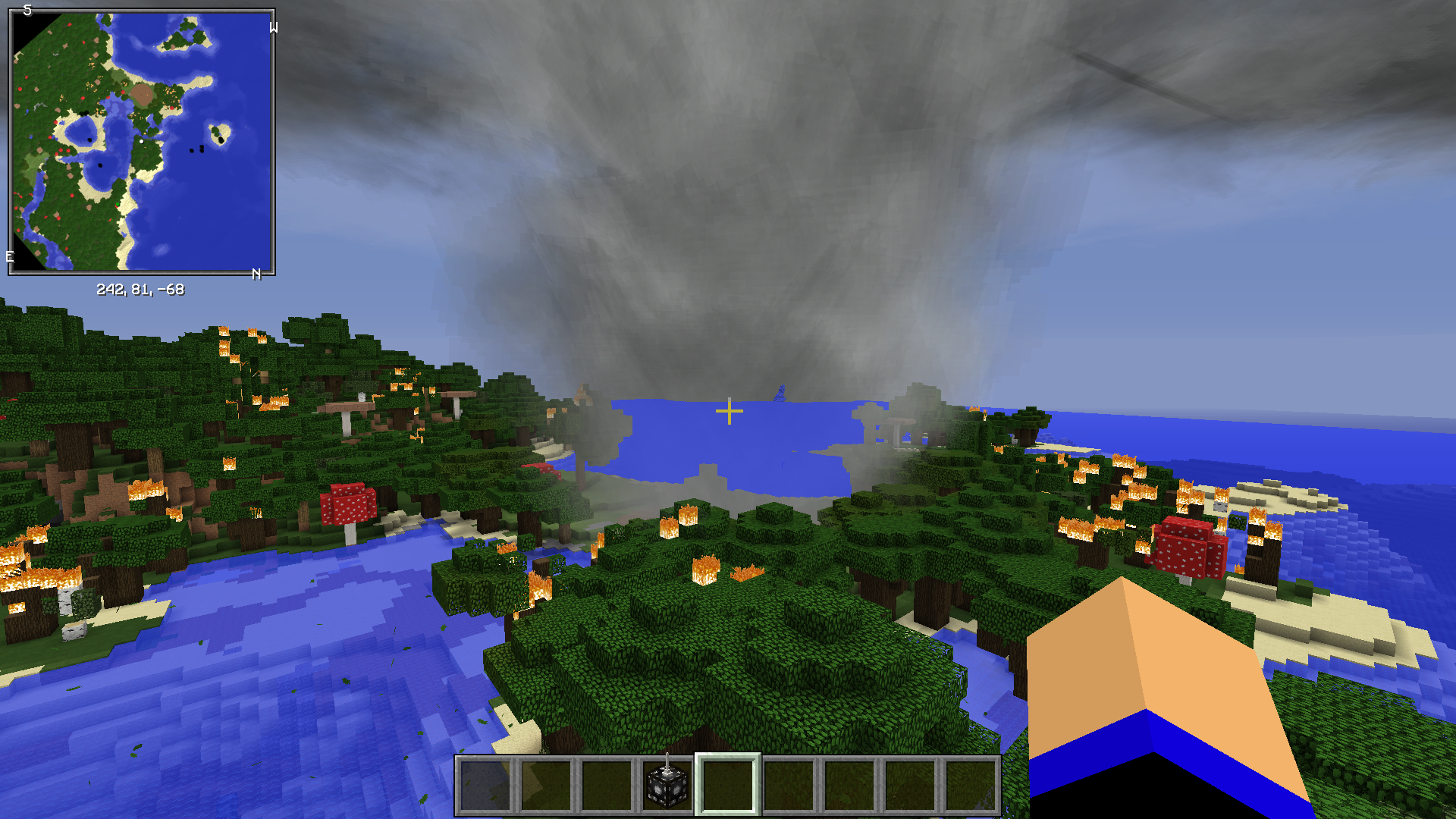Select the currently highlighted hotbar slot
Image resolution: width=1456 pixels, height=819 pixels.
click(728, 787)
